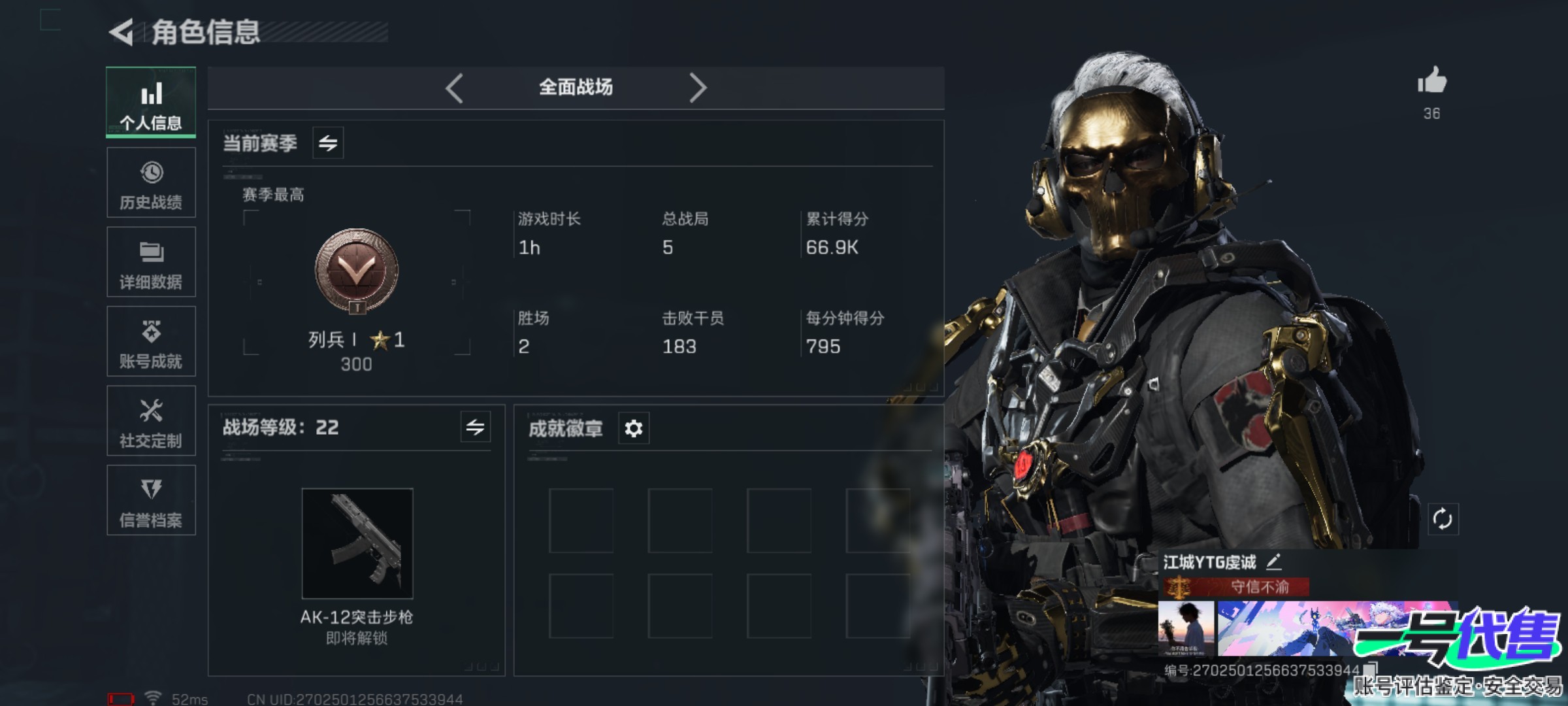Show the 详细数据 tab
Viewport: 1568px width, 706px height.
151,262
